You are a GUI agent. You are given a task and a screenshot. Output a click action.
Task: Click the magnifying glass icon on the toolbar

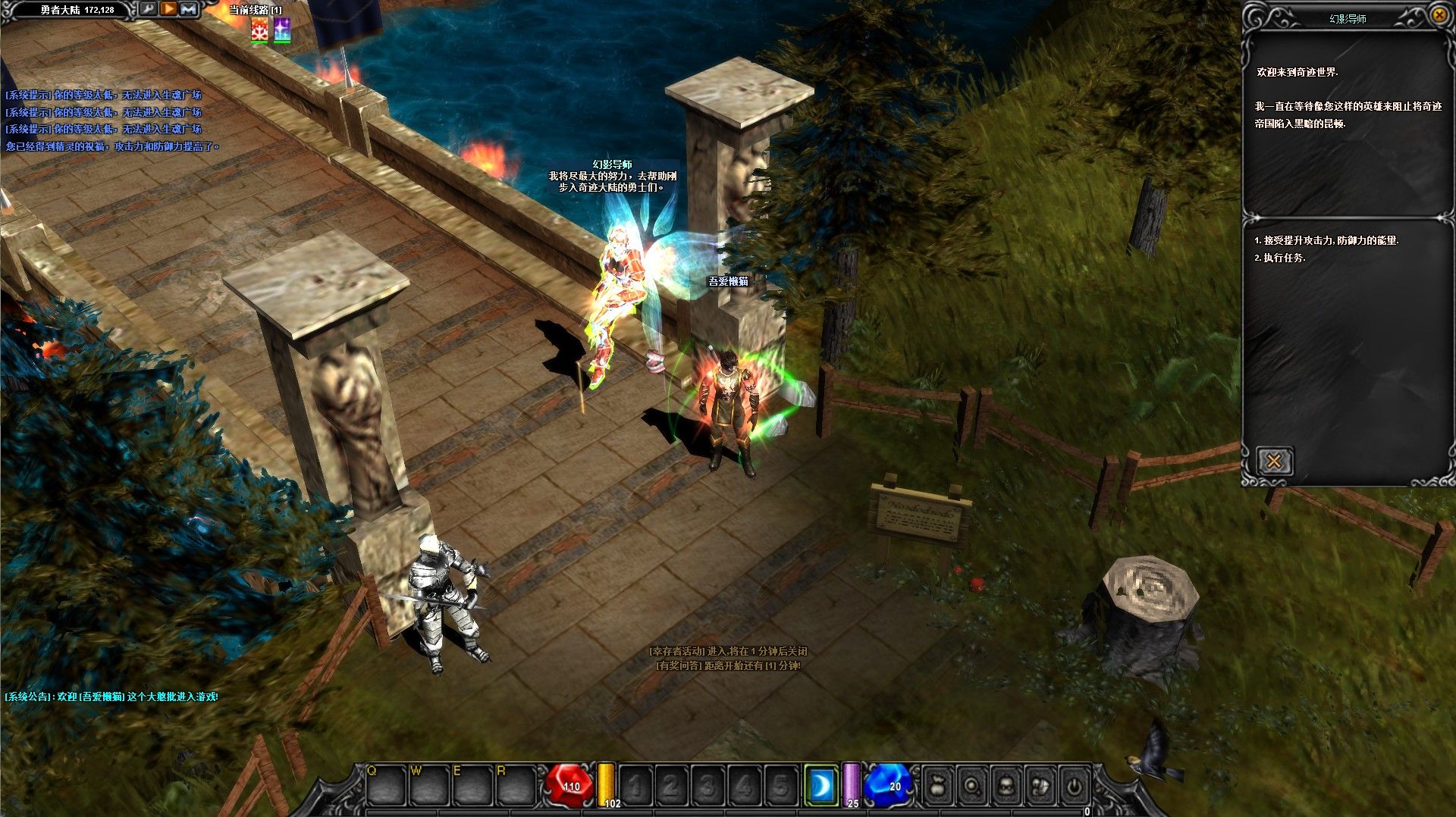click(972, 786)
